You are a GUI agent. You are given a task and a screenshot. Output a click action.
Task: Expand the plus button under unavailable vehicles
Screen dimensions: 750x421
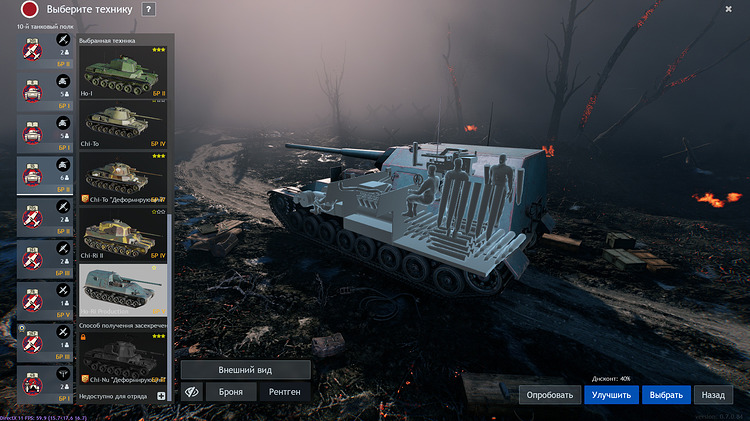click(x=161, y=396)
